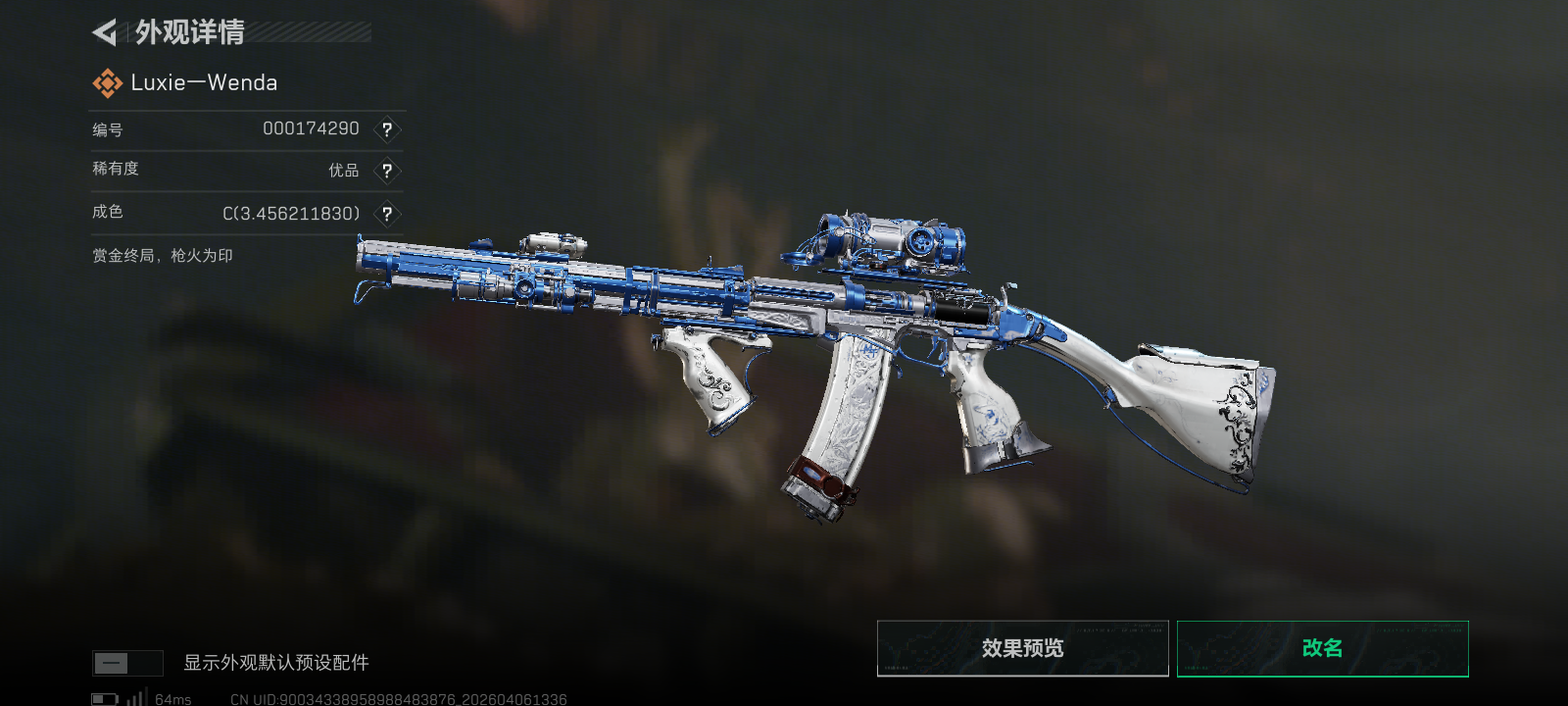Open the 效果预览 effect preview

point(1022,648)
